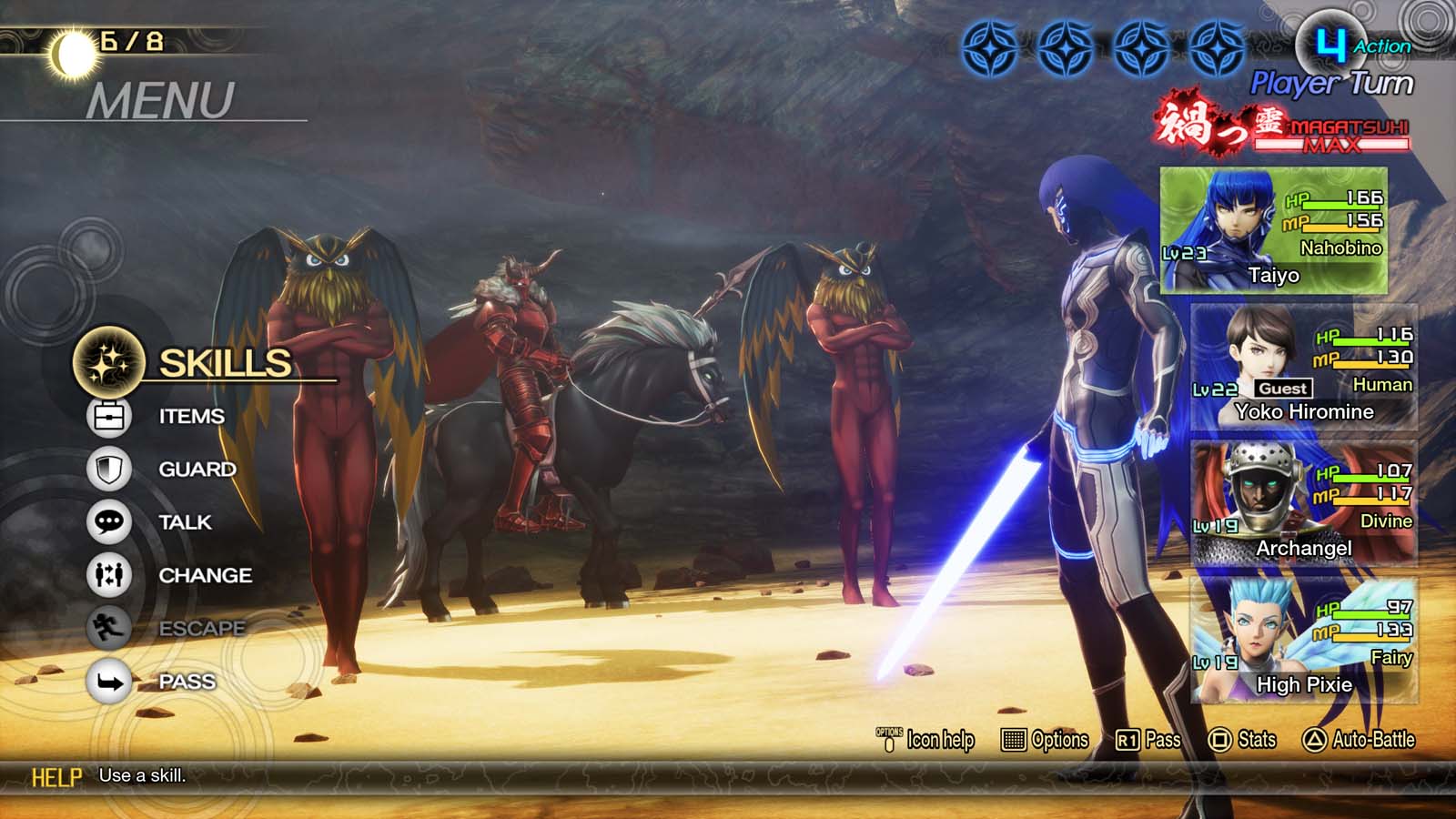
Task: Click the Change party swap icon
Action: click(x=106, y=575)
